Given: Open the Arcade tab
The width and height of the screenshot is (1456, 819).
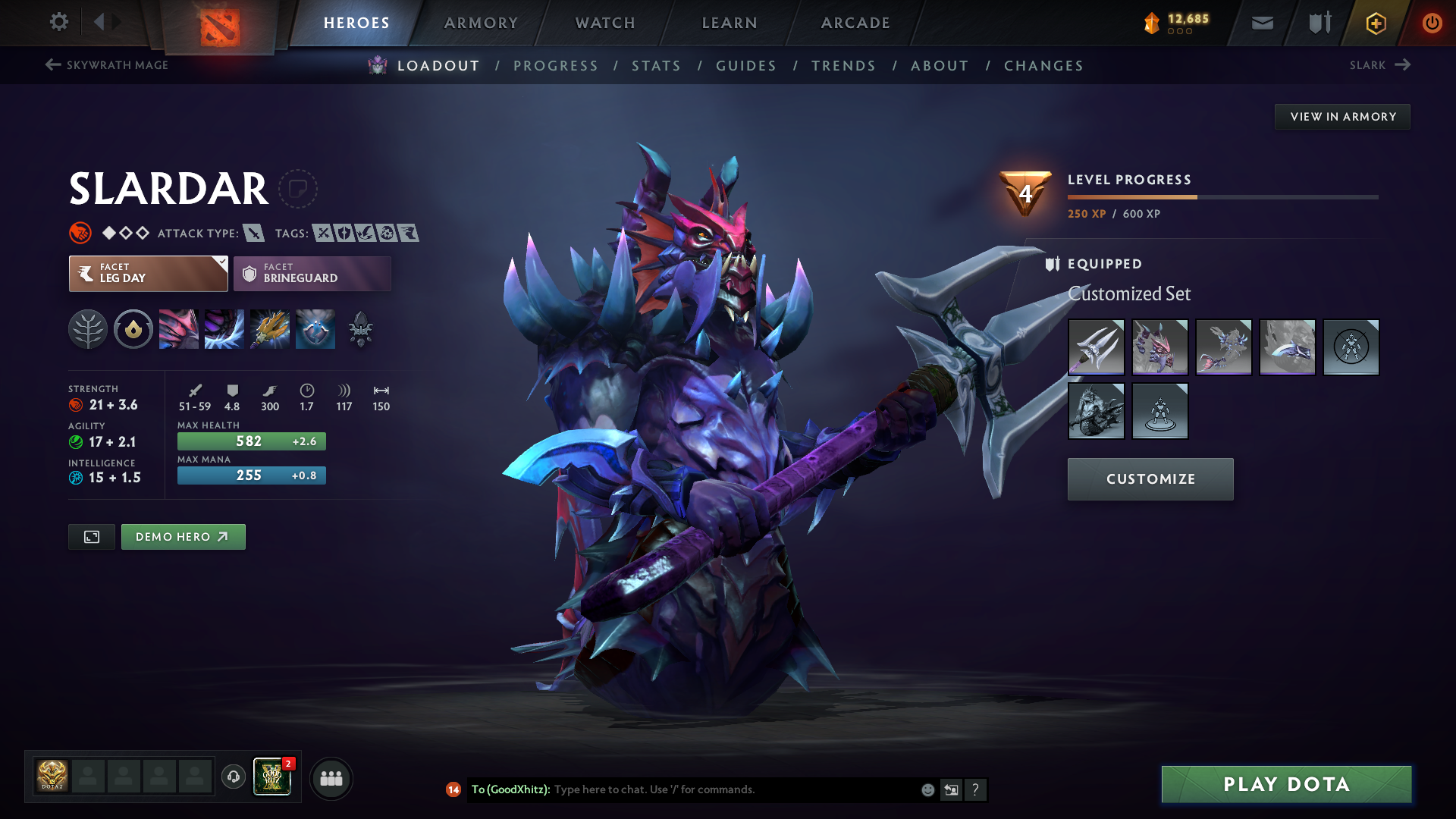Looking at the screenshot, I should point(855,23).
